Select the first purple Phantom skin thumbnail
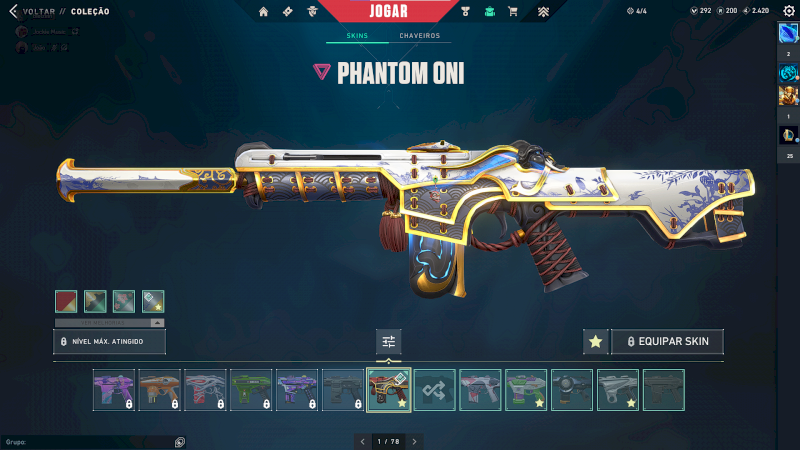The height and width of the screenshot is (450, 800). point(113,390)
